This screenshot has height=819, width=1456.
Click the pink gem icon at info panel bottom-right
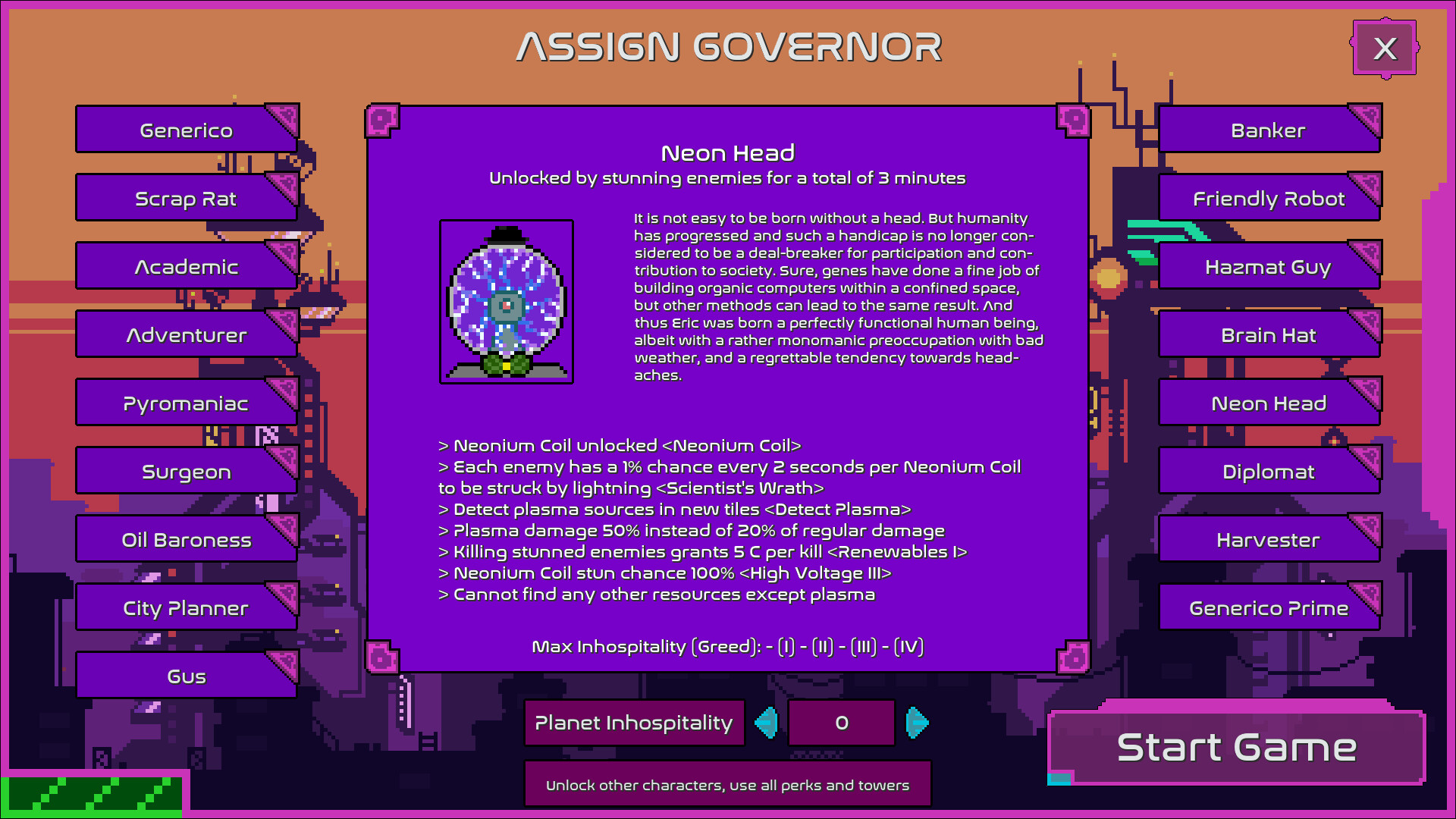coord(1075,658)
